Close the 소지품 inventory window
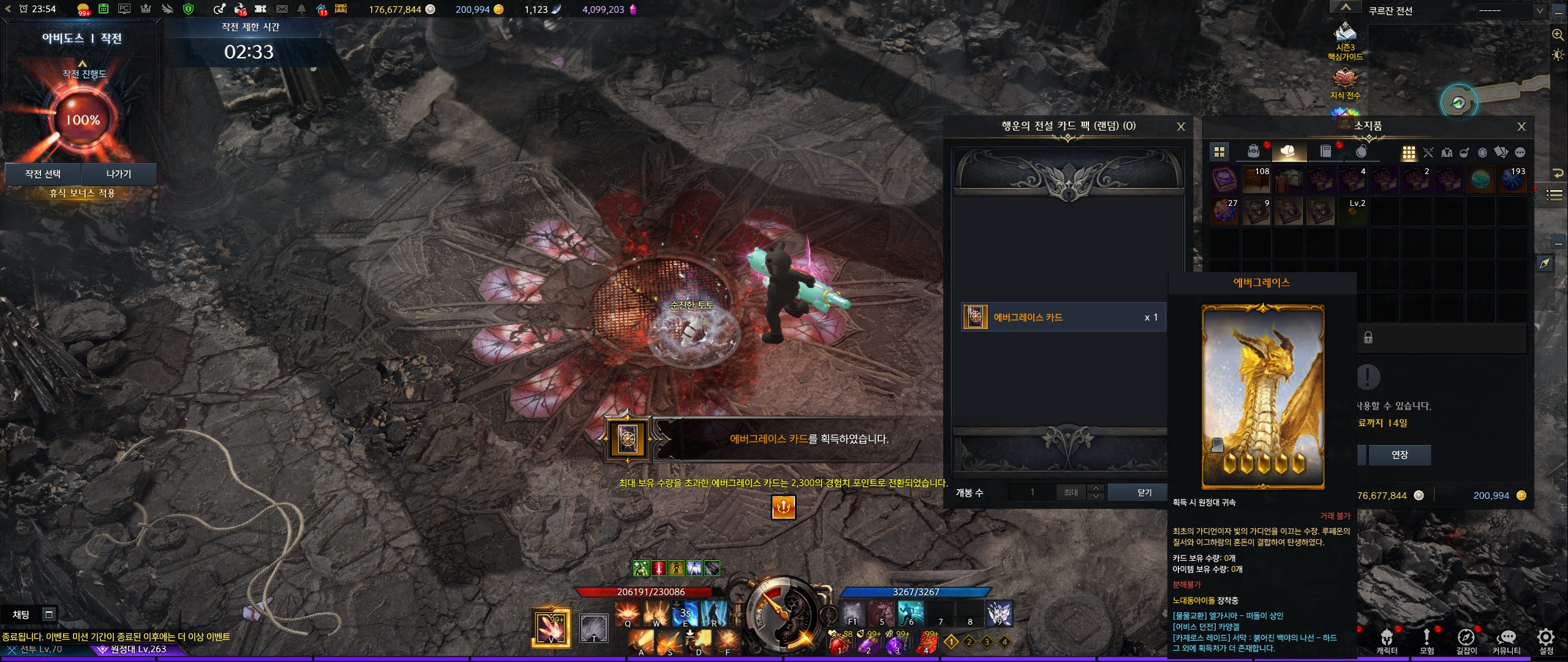Viewport: 1568px width, 662px height. pos(1521,126)
